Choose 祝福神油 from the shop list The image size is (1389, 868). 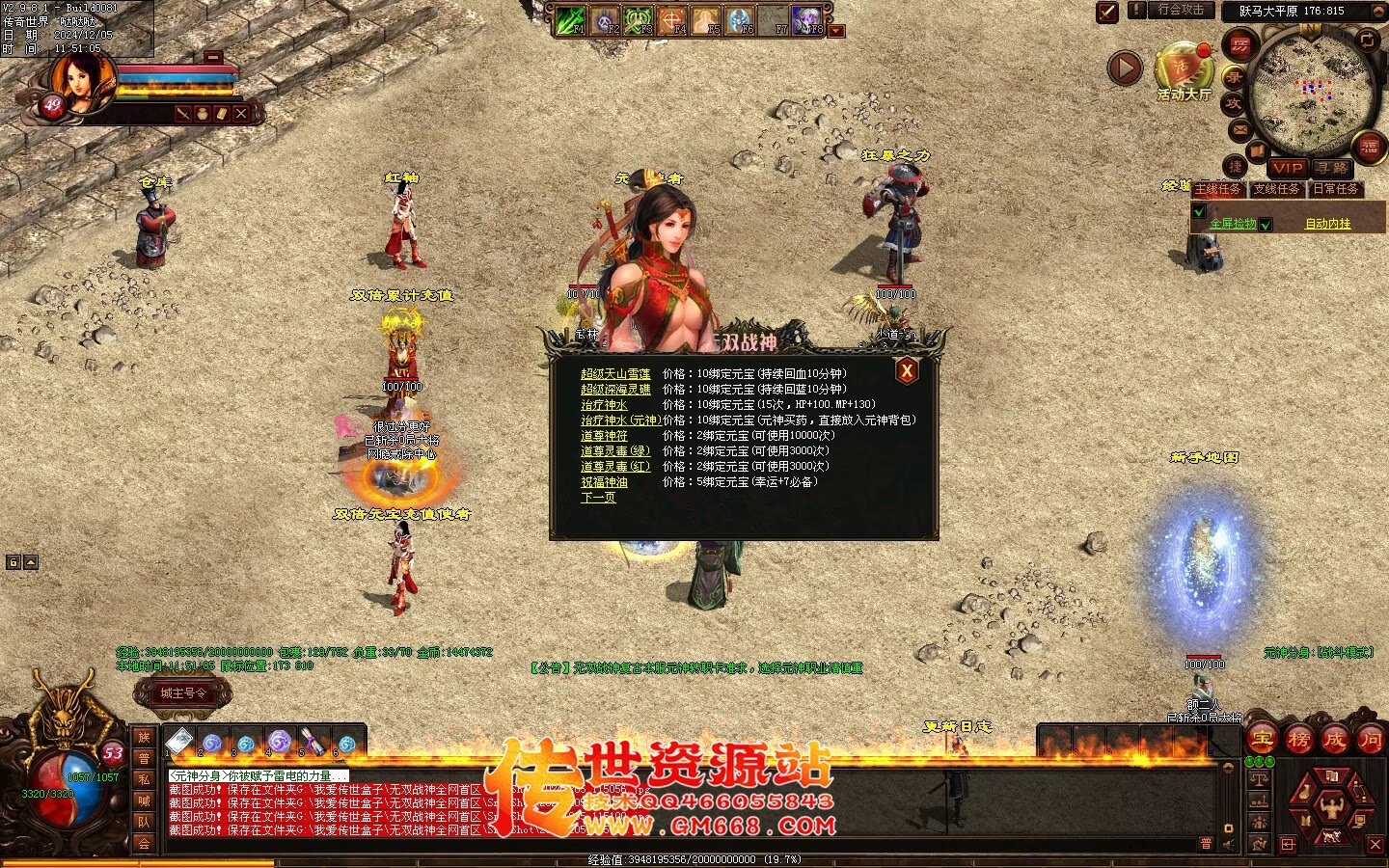pyautogui.click(x=604, y=482)
